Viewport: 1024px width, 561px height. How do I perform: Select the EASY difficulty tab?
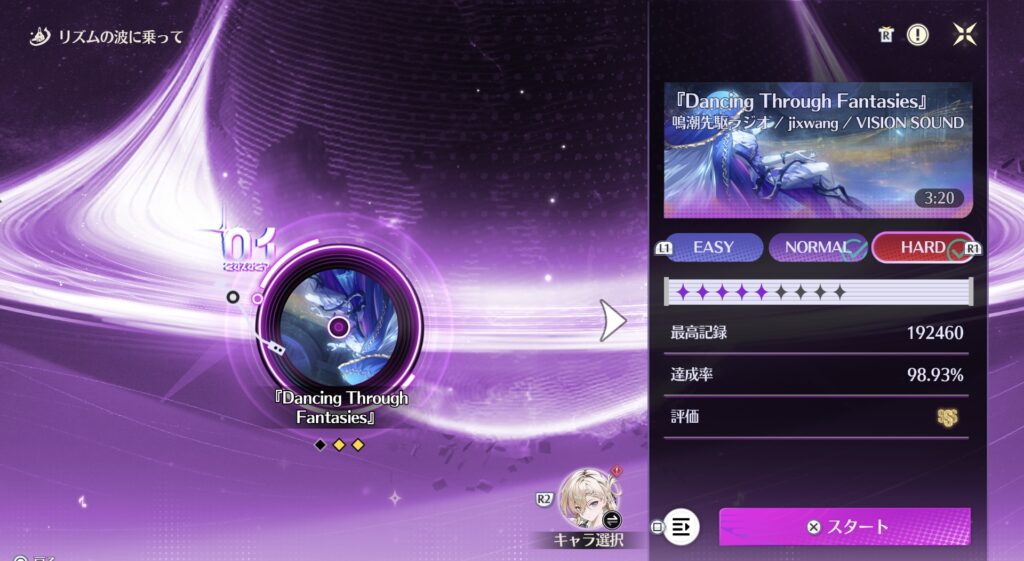(713, 247)
